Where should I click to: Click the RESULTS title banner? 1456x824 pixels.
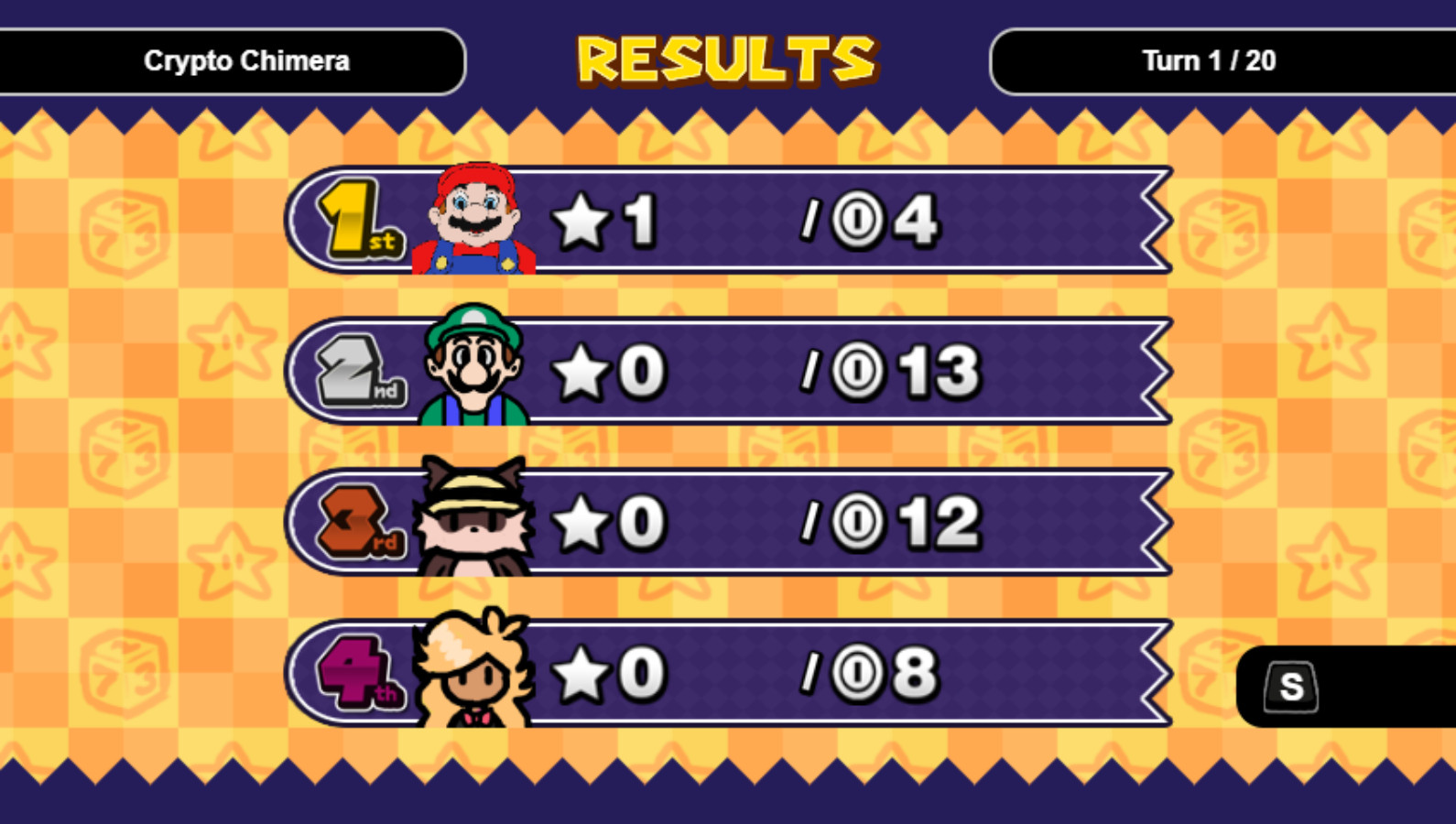tap(726, 60)
